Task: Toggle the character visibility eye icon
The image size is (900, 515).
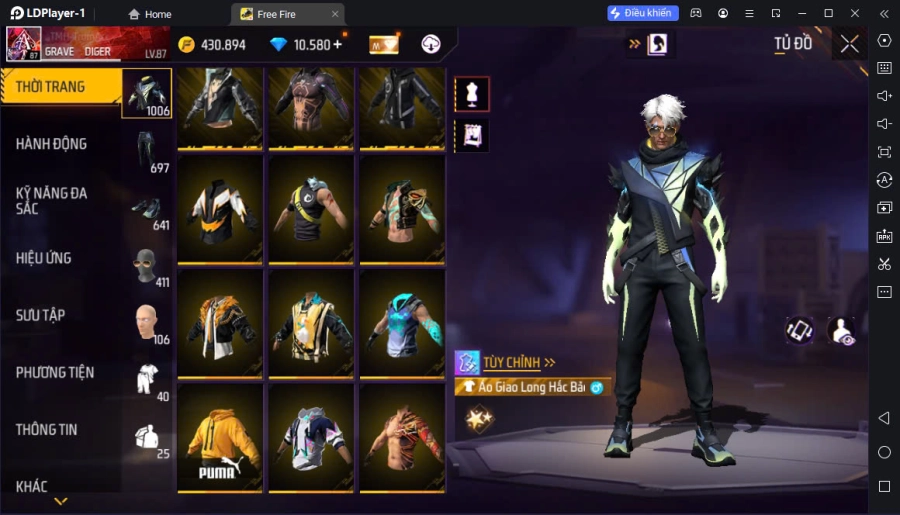Action: [x=842, y=331]
